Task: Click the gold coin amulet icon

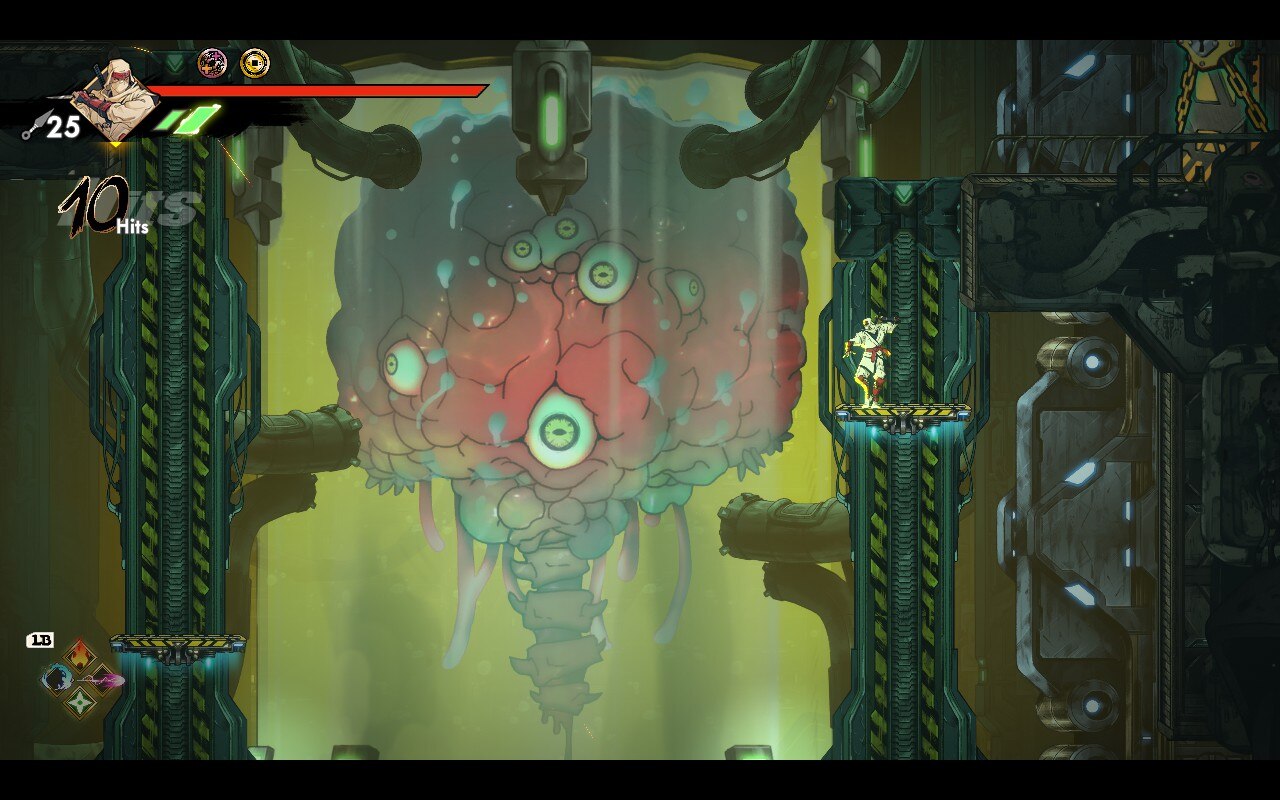Action: tap(255, 64)
